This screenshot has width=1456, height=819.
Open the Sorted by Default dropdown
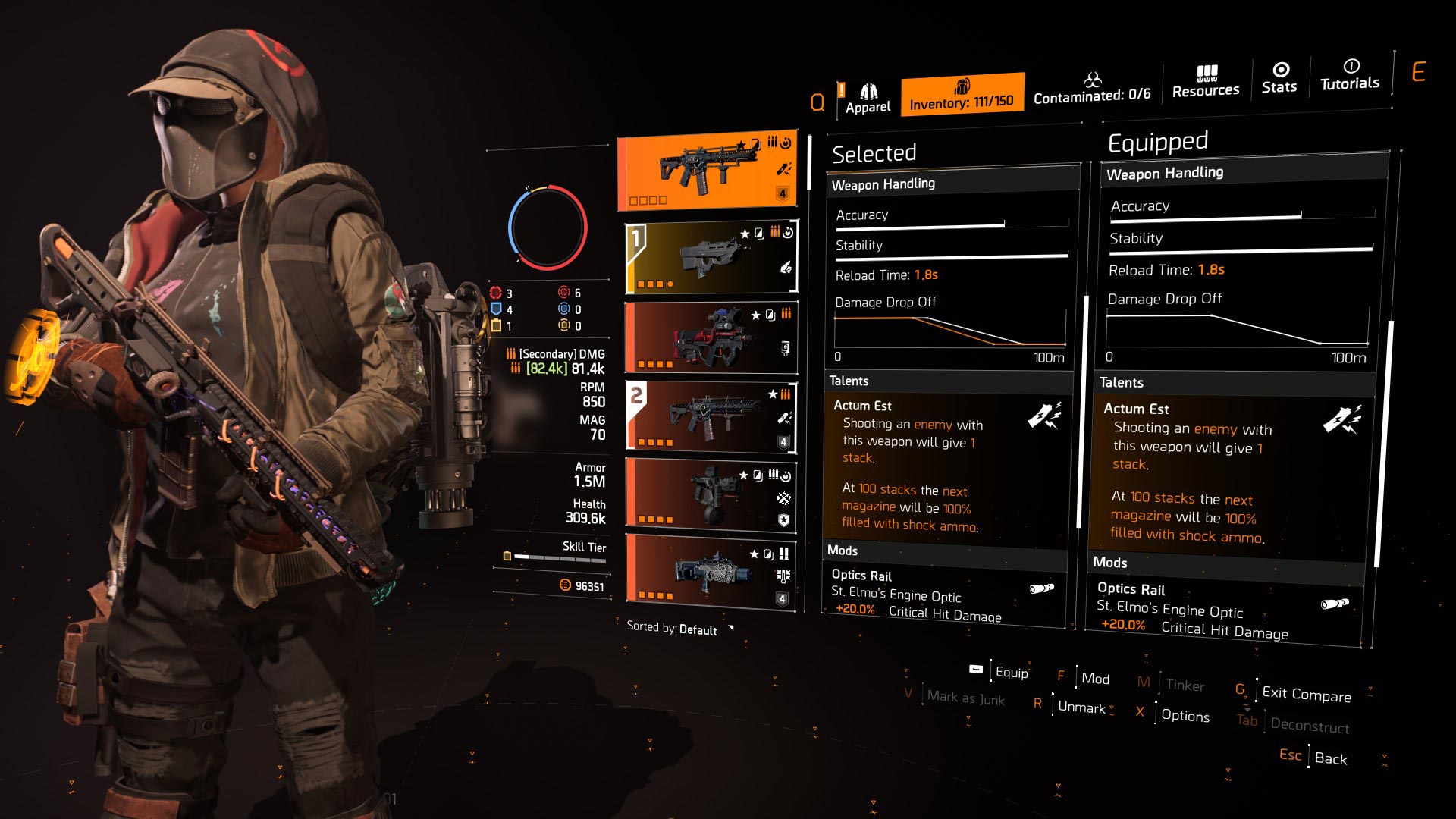(x=679, y=629)
